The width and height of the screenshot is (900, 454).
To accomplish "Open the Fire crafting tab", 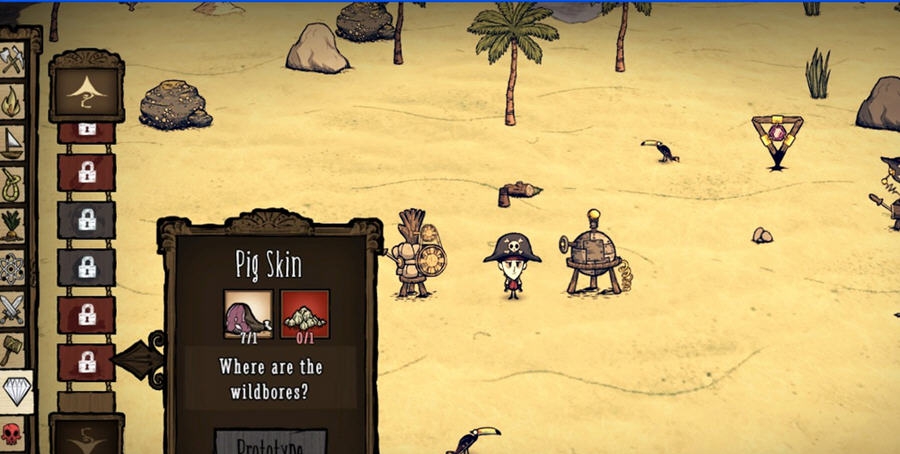I will 13,101.
